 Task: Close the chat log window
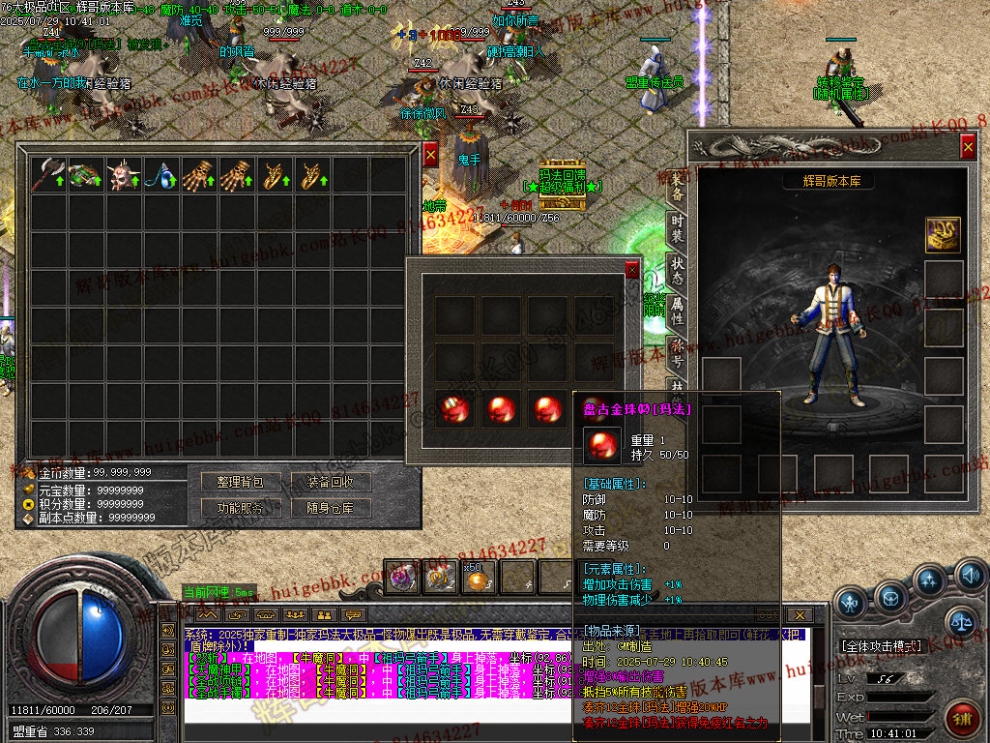(798, 614)
